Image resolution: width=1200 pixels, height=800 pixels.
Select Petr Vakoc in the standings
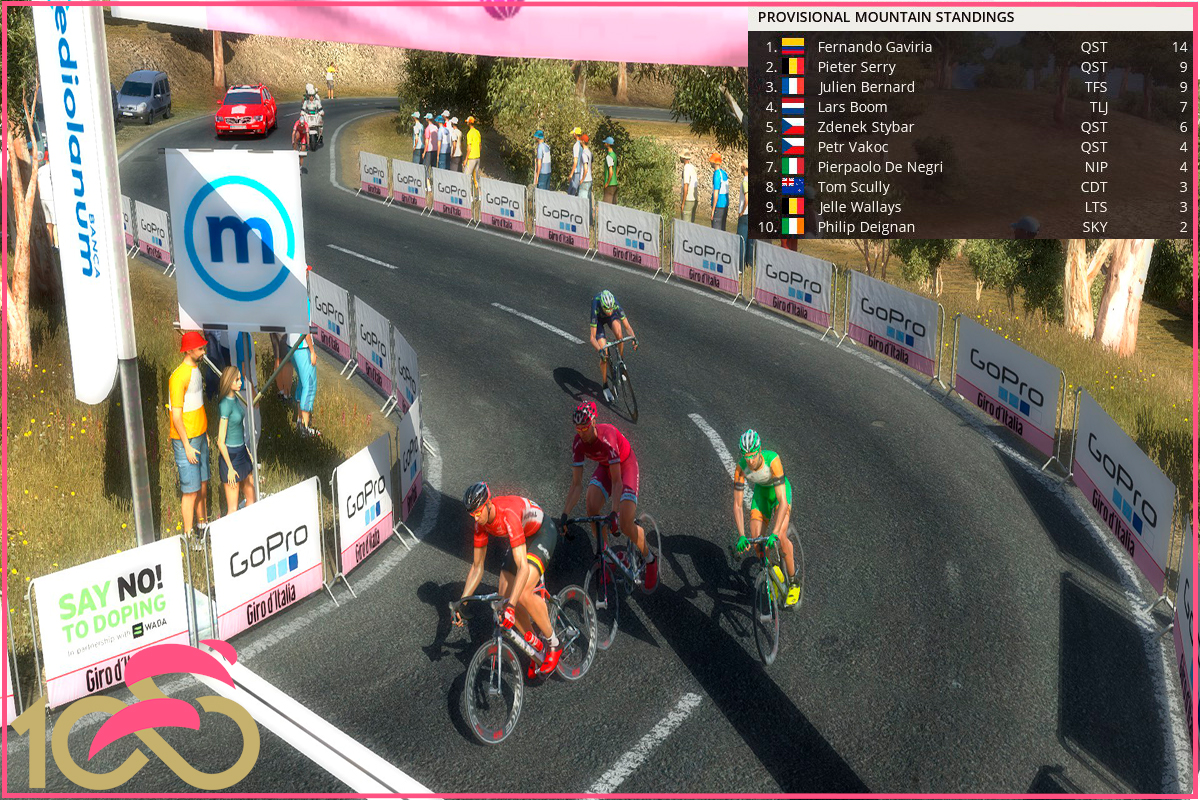[x=853, y=147]
